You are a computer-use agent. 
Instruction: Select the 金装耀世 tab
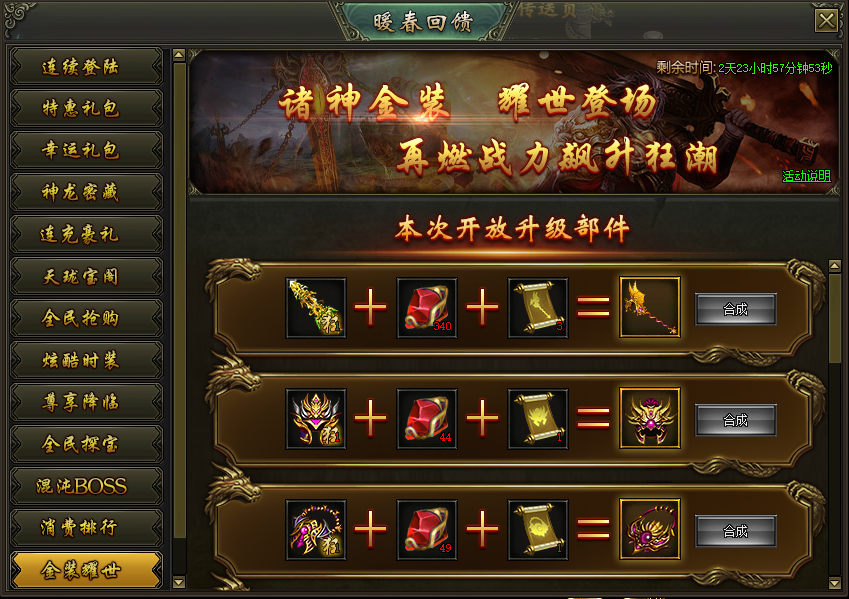point(85,570)
